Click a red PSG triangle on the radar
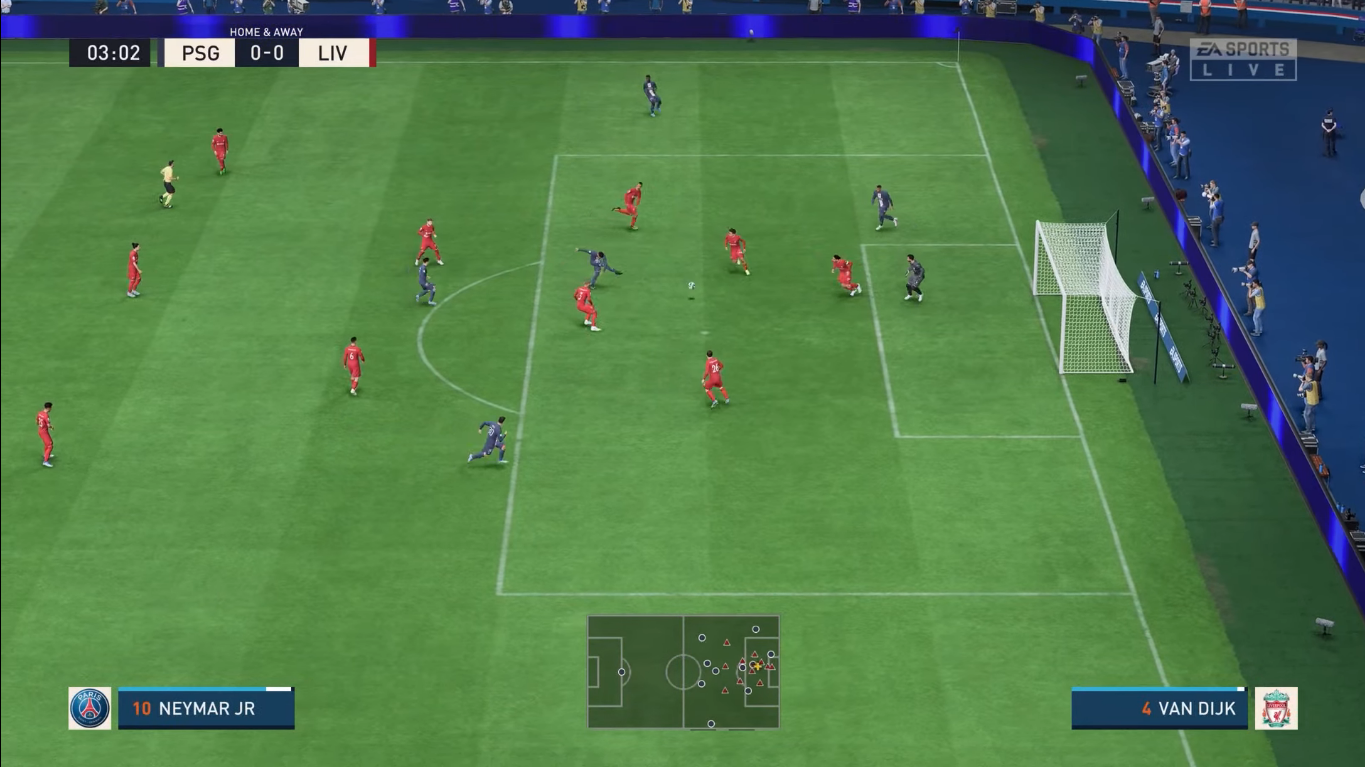The width and height of the screenshot is (1365, 767). (726, 642)
